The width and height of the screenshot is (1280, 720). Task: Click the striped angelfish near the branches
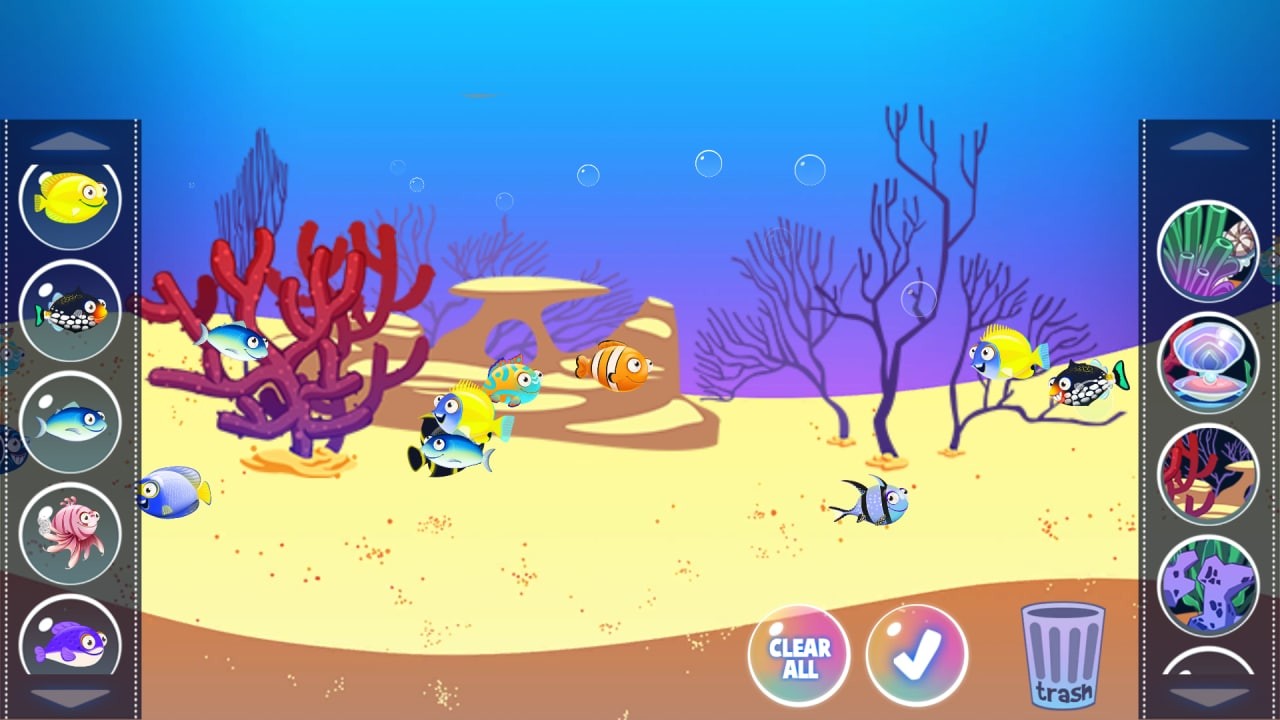pos(875,502)
